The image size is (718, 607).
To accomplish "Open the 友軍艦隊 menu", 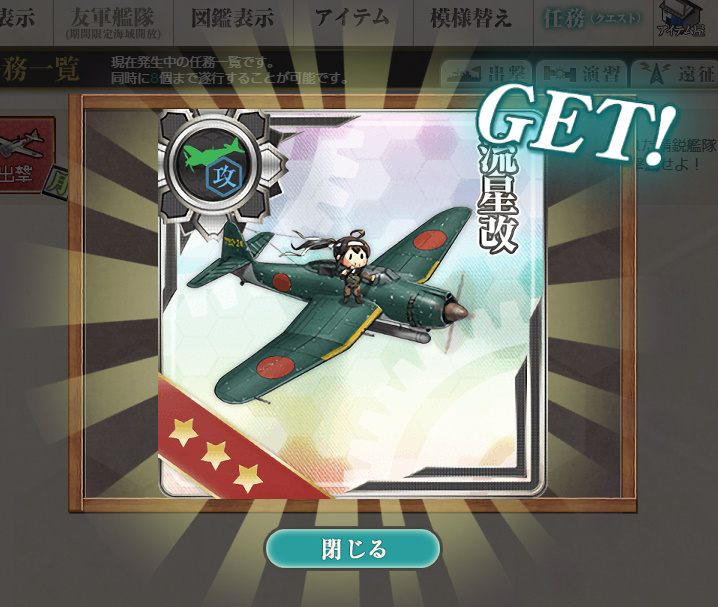I will click(x=112, y=22).
